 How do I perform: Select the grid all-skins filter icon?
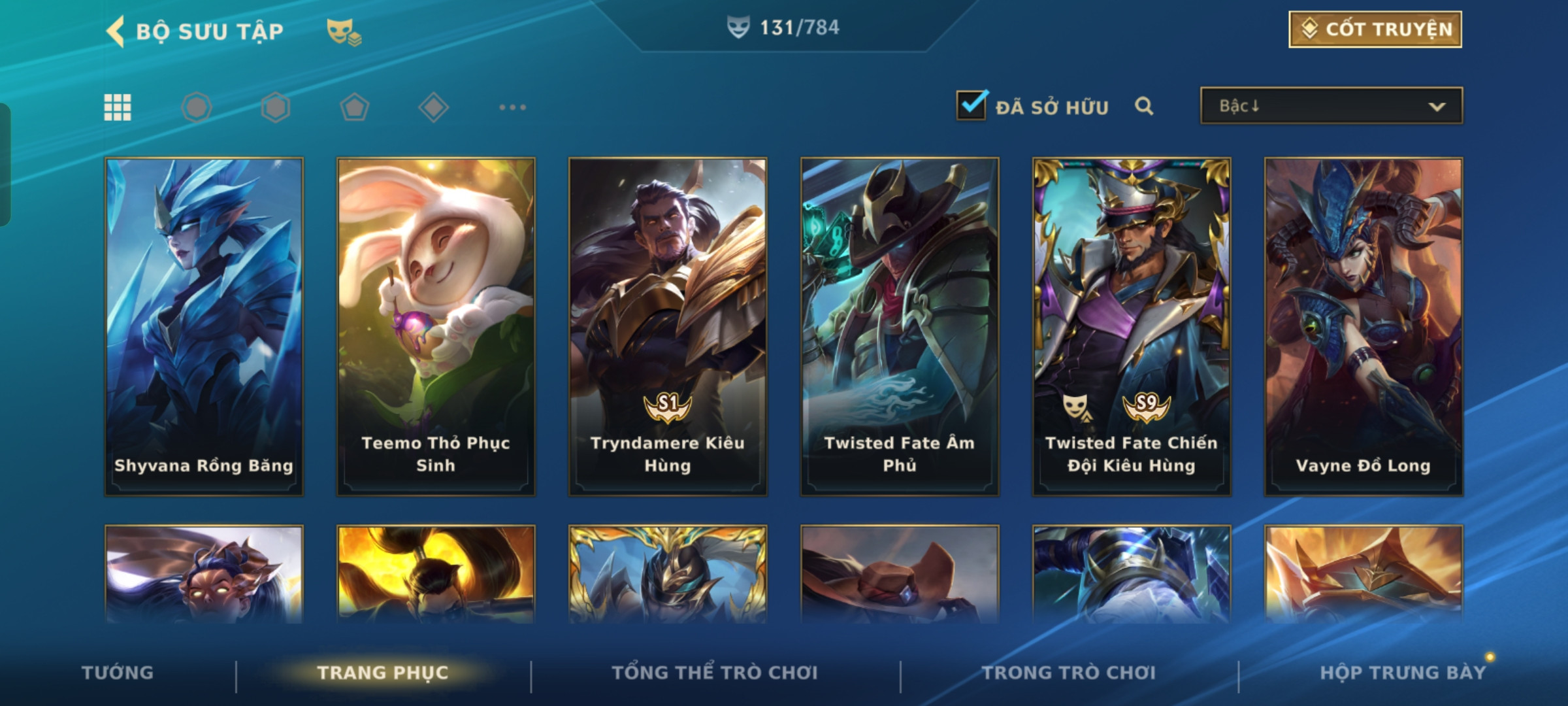(118, 107)
